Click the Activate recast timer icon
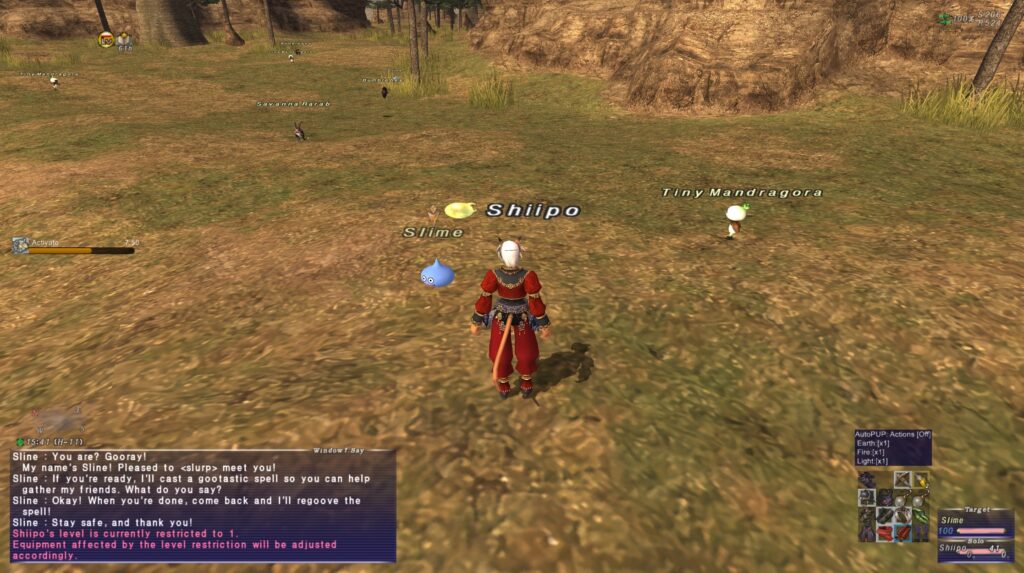 point(20,245)
